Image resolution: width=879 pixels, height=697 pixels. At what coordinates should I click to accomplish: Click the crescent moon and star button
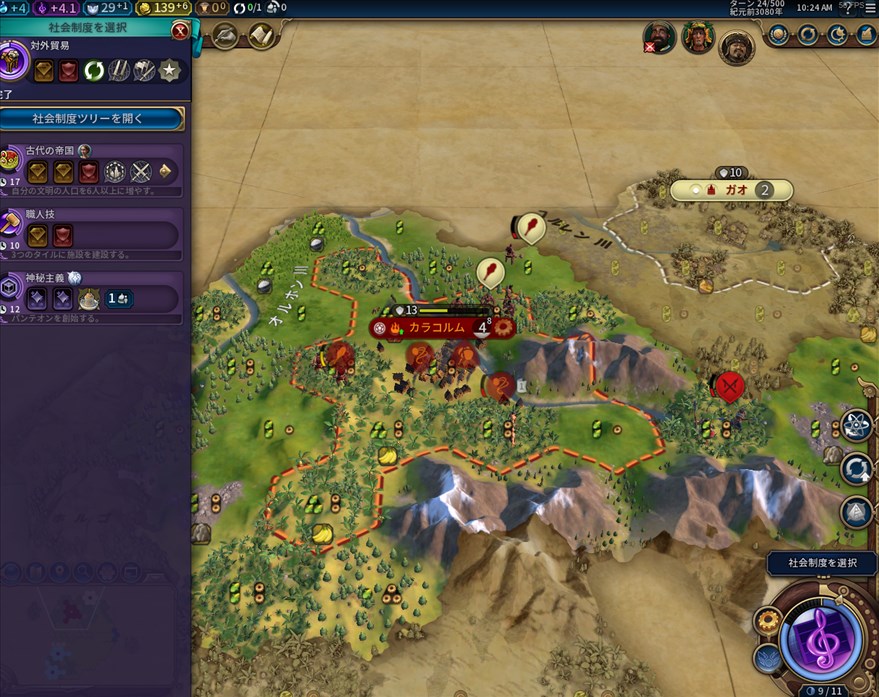[834, 36]
